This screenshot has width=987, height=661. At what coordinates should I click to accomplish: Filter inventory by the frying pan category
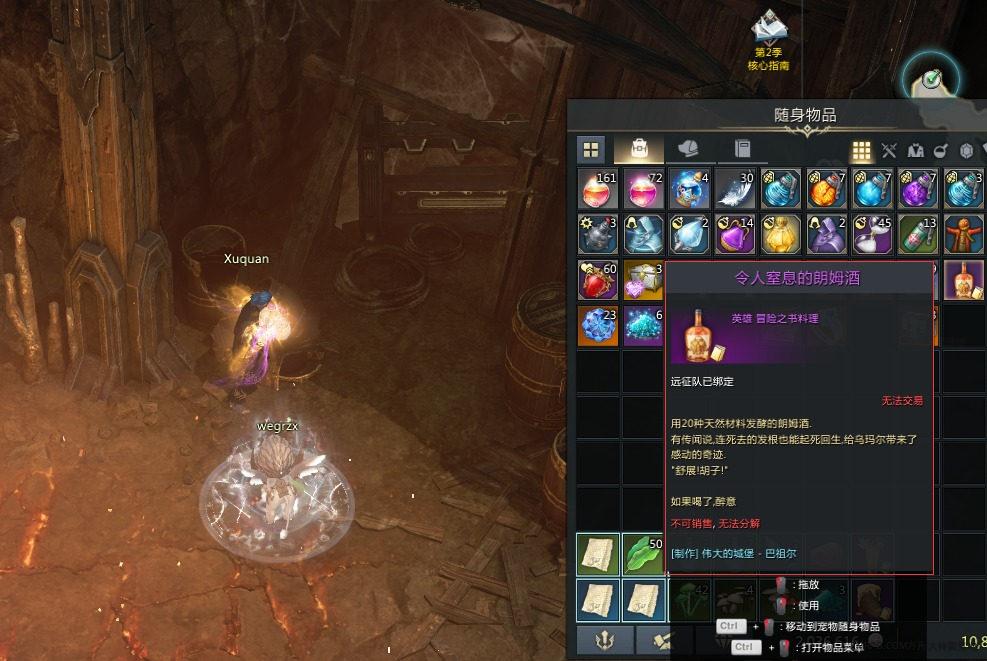[941, 151]
